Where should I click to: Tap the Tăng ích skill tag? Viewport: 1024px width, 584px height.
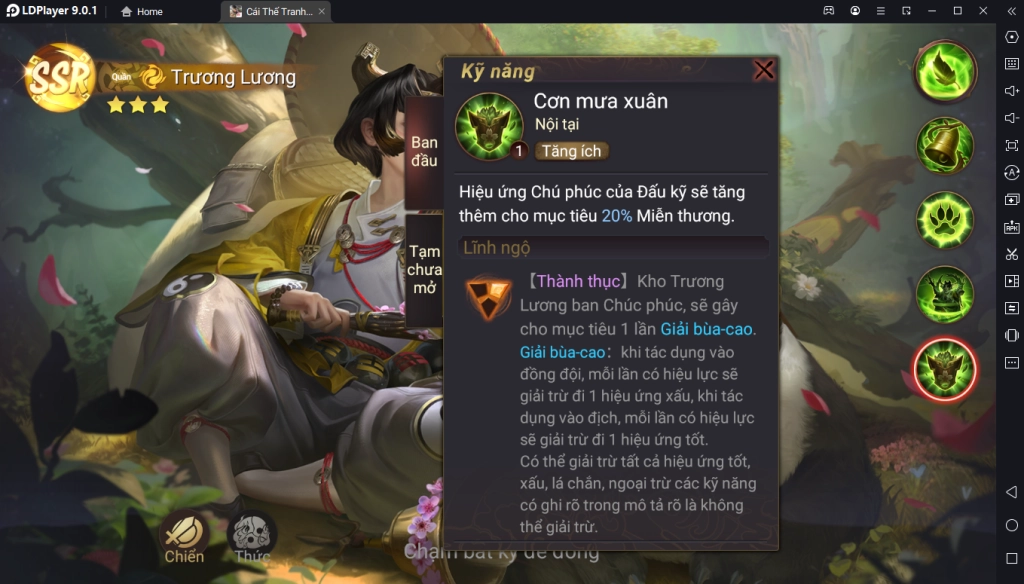pos(571,150)
